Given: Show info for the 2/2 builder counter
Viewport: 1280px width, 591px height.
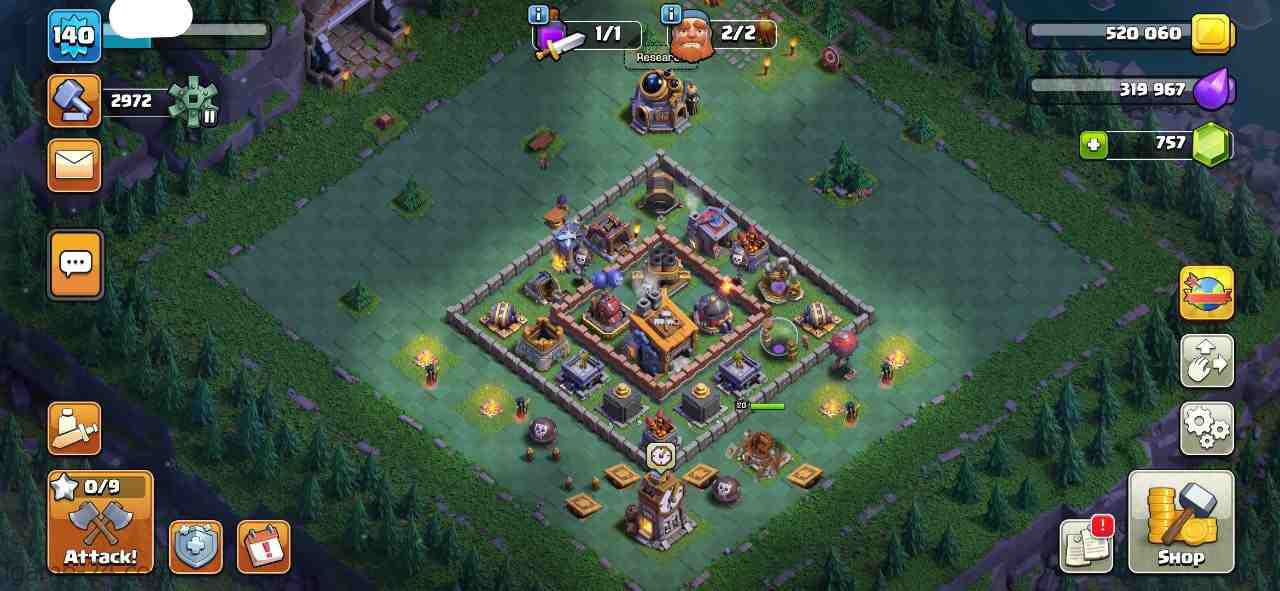Looking at the screenshot, I should [671, 14].
